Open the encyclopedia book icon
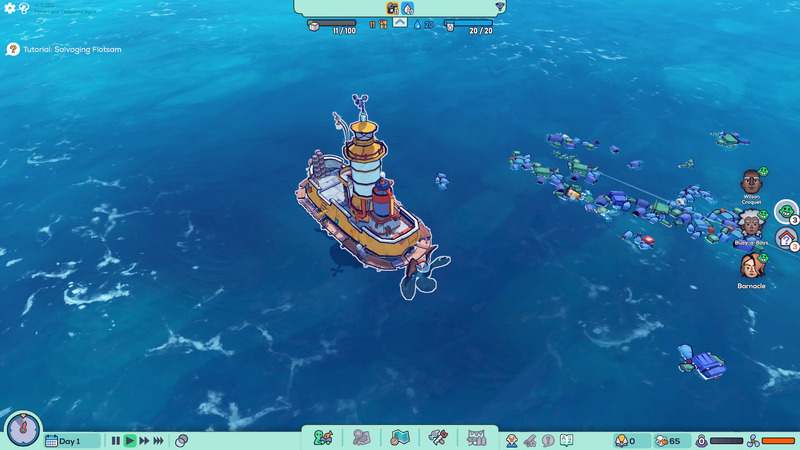This screenshot has height=450, width=800. pyautogui.click(x=566, y=440)
